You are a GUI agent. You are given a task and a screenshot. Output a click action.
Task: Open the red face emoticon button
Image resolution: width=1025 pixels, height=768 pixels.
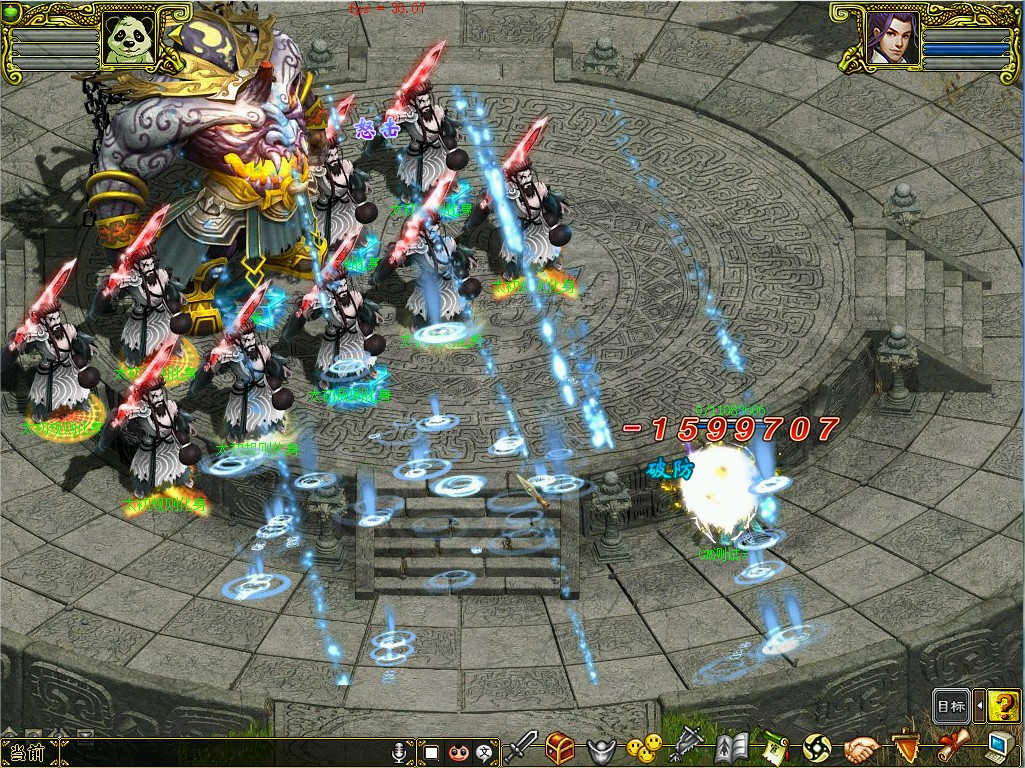[x=459, y=751]
